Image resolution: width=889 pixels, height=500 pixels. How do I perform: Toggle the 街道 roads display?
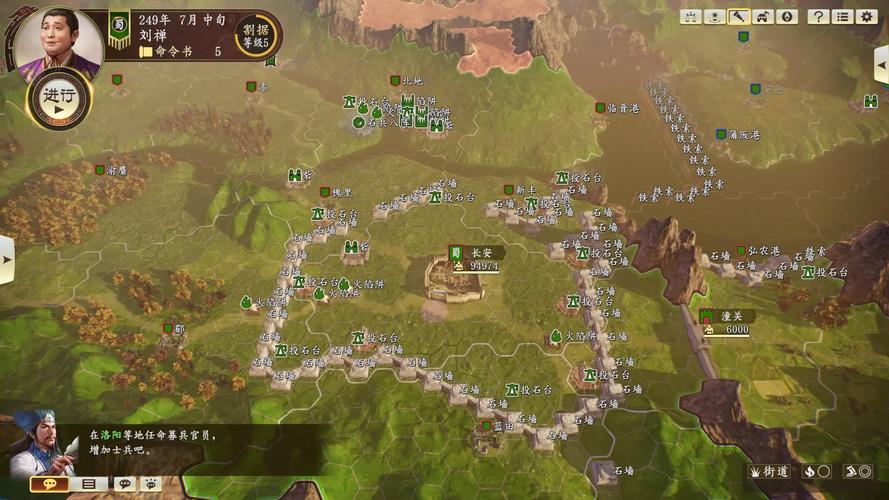pyautogui.click(x=769, y=471)
